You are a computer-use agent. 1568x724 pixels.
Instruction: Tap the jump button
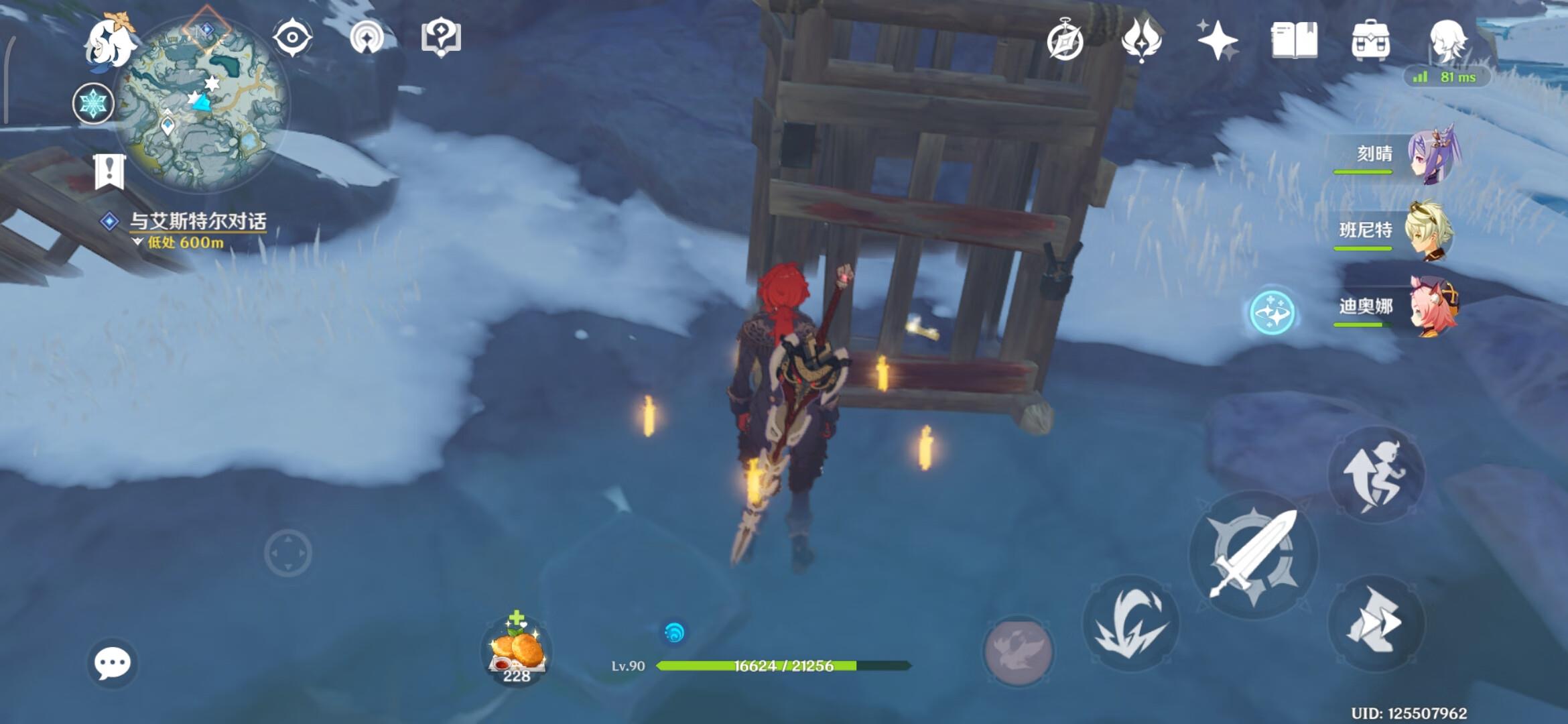pos(1376,475)
